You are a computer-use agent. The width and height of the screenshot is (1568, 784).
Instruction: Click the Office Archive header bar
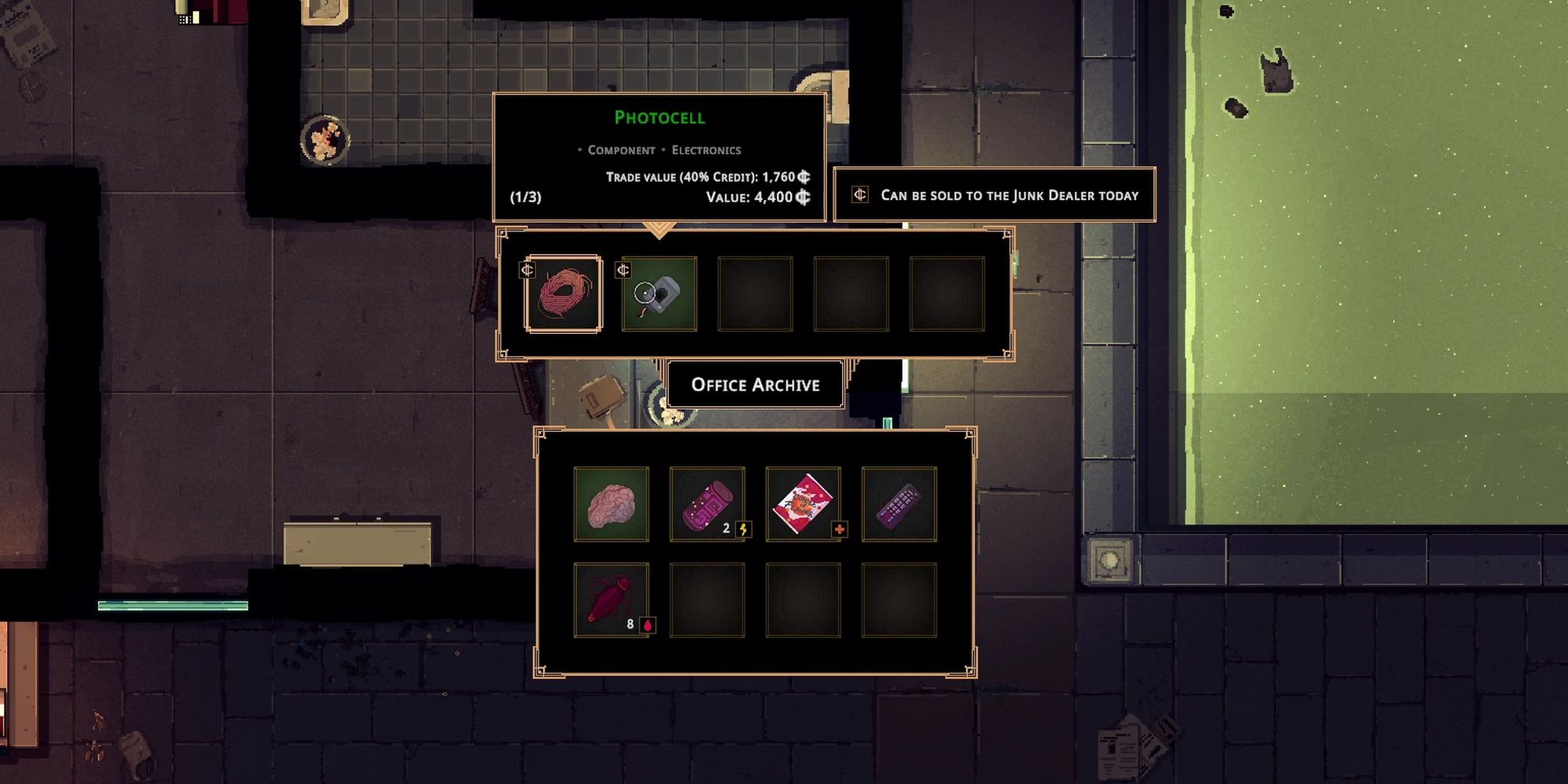click(755, 385)
